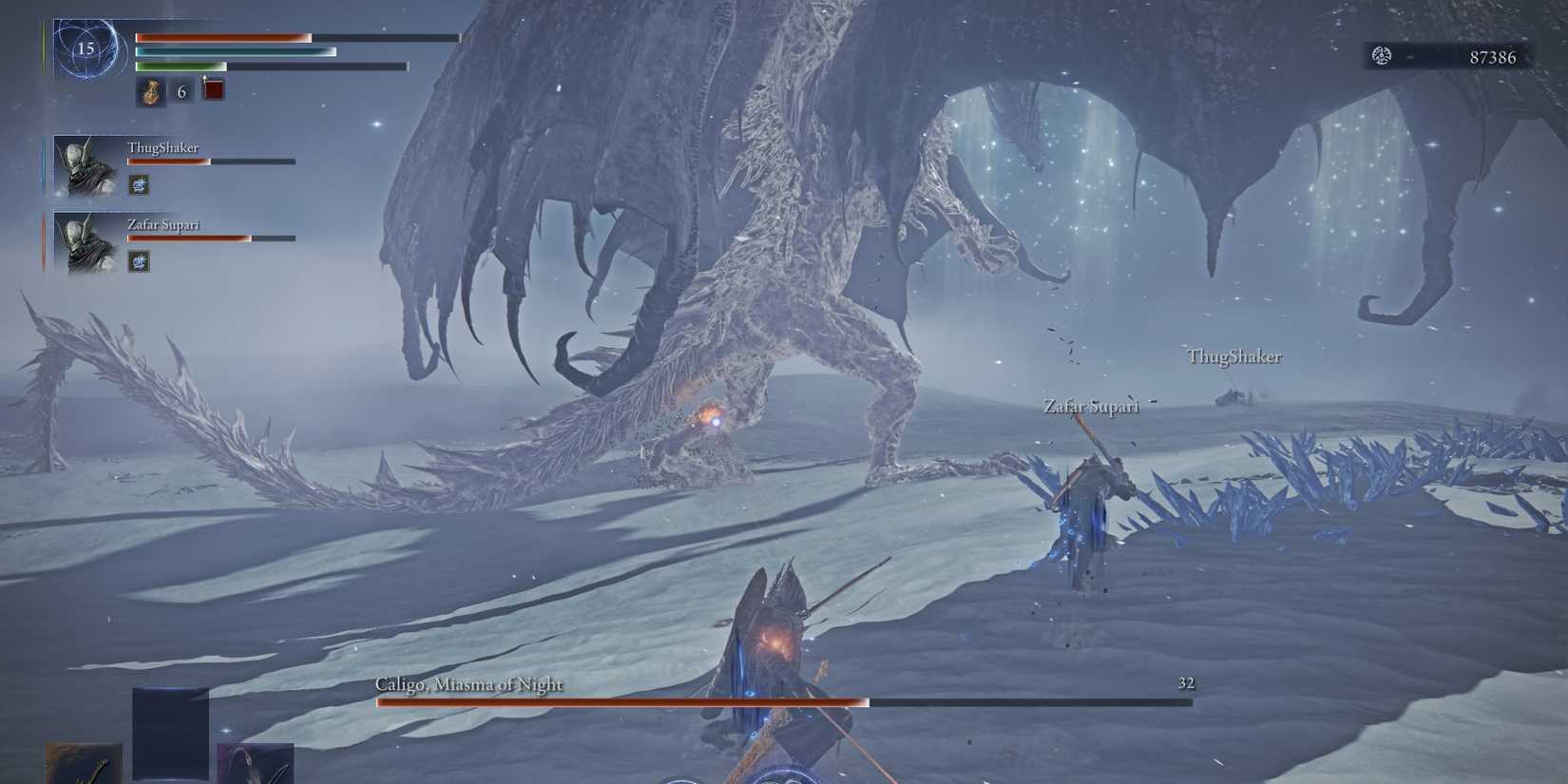This screenshot has width=1568, height=784.
Task: Click the red pouch item slot beside the flask
Action: 211,89
